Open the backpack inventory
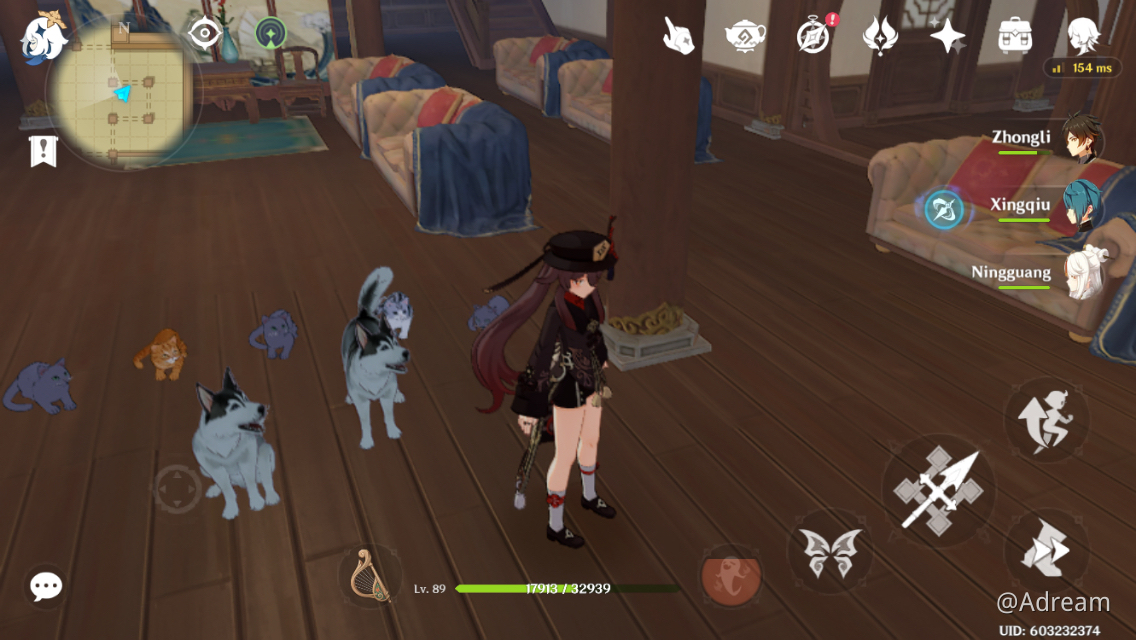This screenshot has width=1136, height=640. tap(1015, 36)
